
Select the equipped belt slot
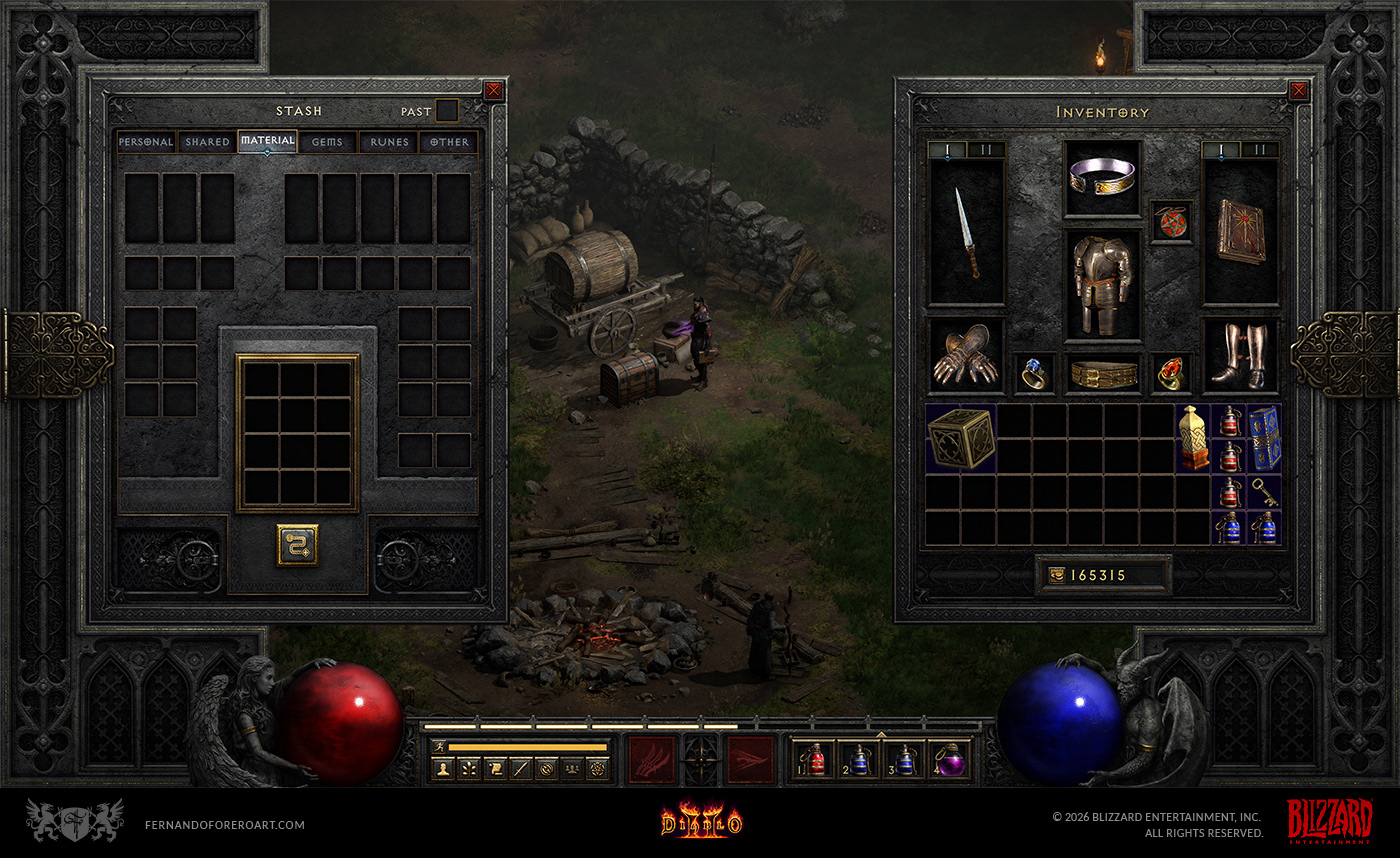[x=1102, y=373]
